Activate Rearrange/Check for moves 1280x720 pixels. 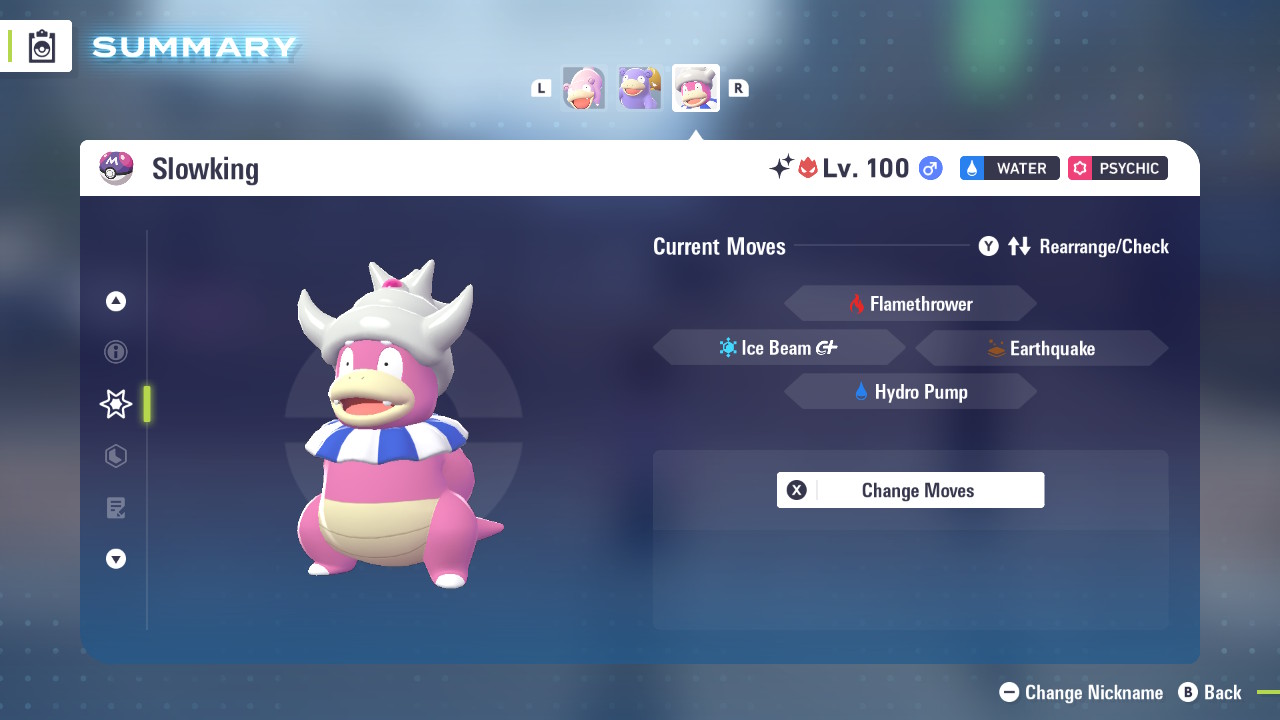click(x=1074, y=246)
